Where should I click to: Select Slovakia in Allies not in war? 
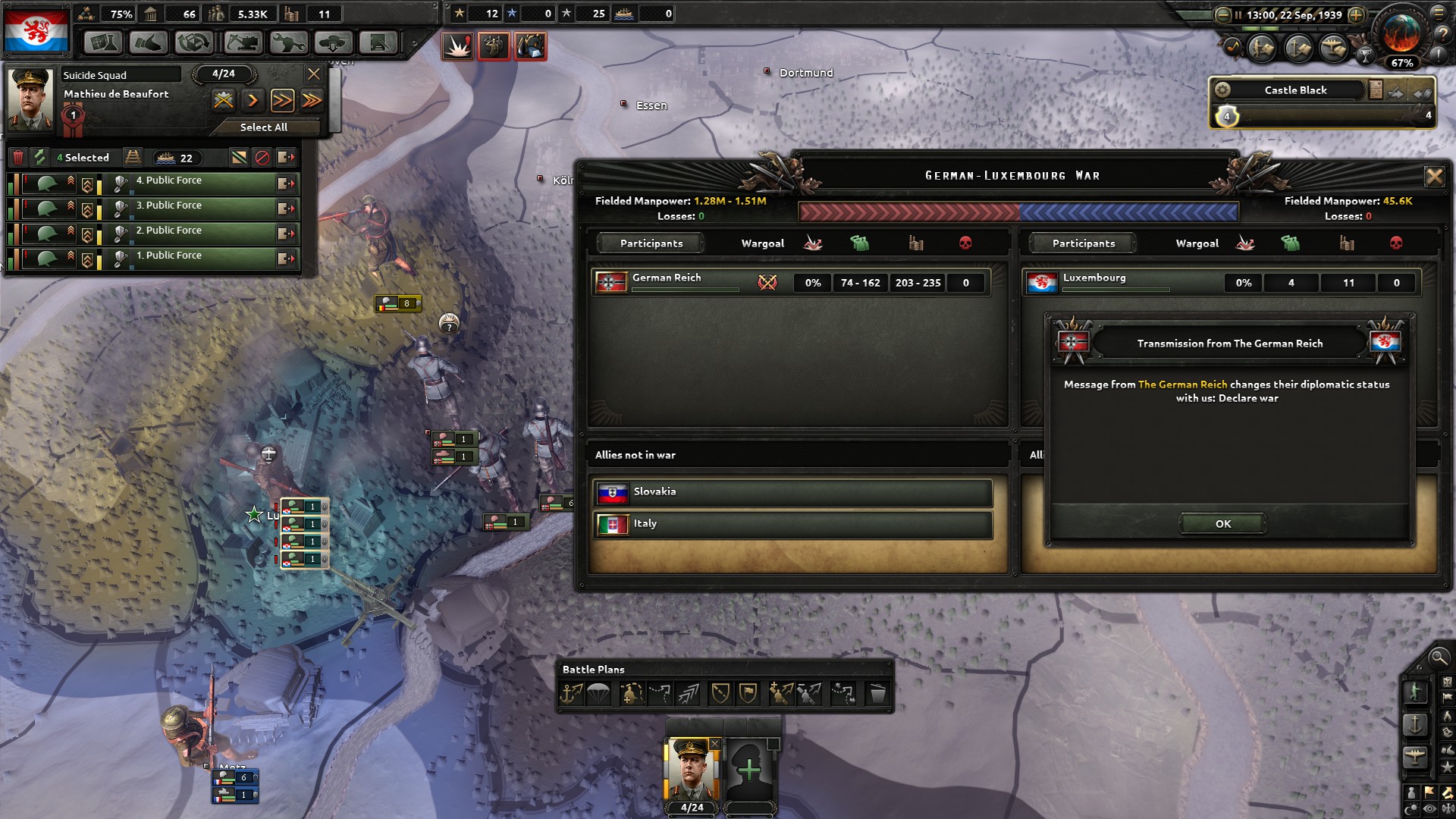point(792,492)
